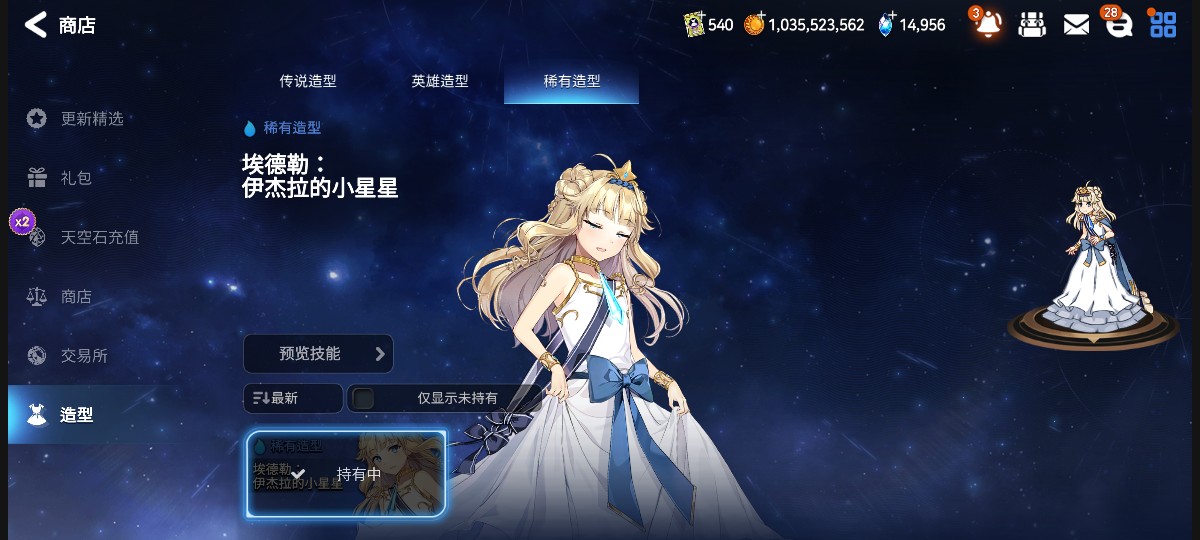Go back using the arrow beside 商店

point(36,25)
